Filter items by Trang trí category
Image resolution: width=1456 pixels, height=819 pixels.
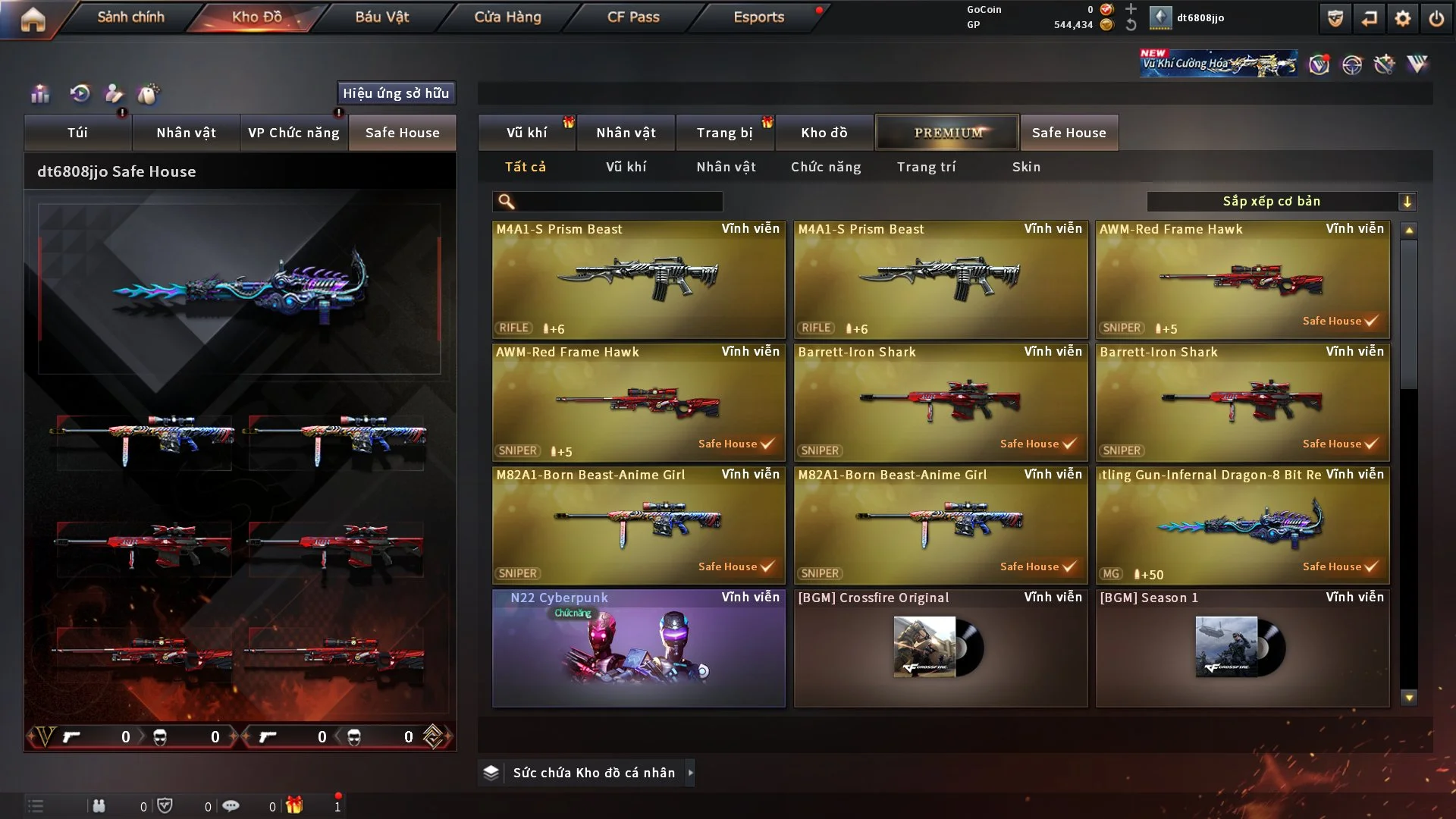(x=926, y=167)
